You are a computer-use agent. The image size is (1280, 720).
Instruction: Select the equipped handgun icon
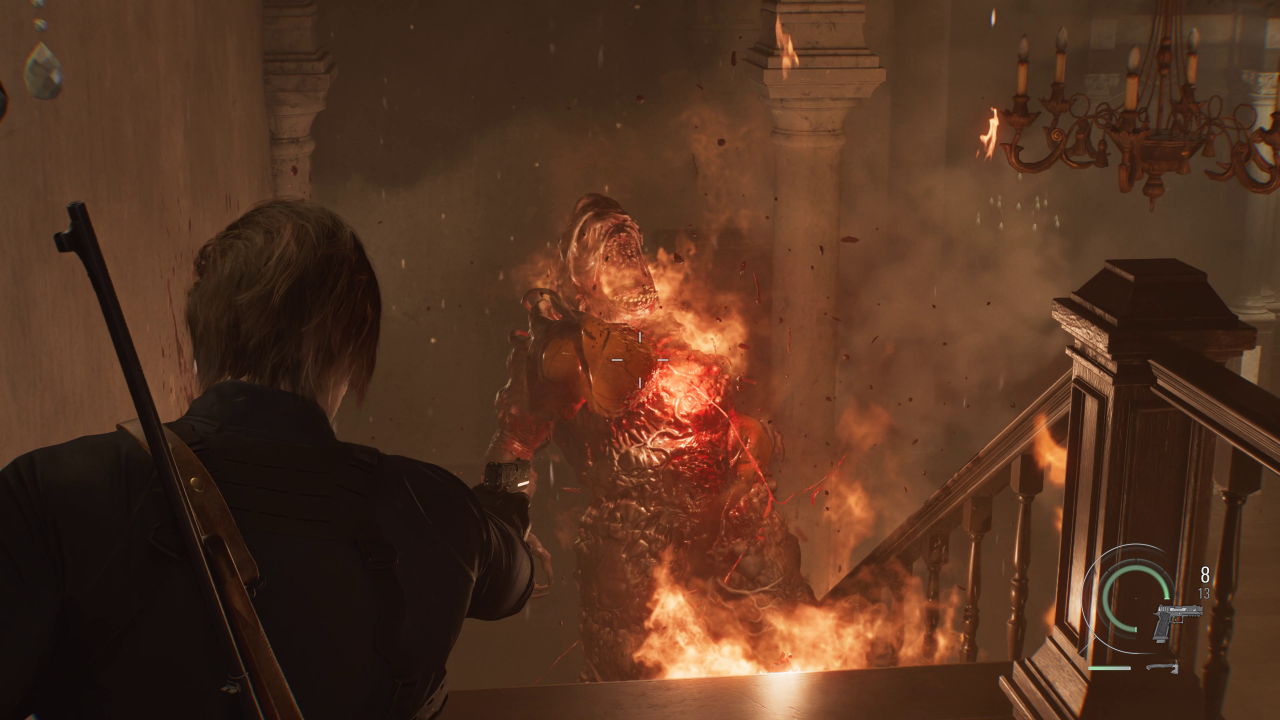[x=1176, y=621]
